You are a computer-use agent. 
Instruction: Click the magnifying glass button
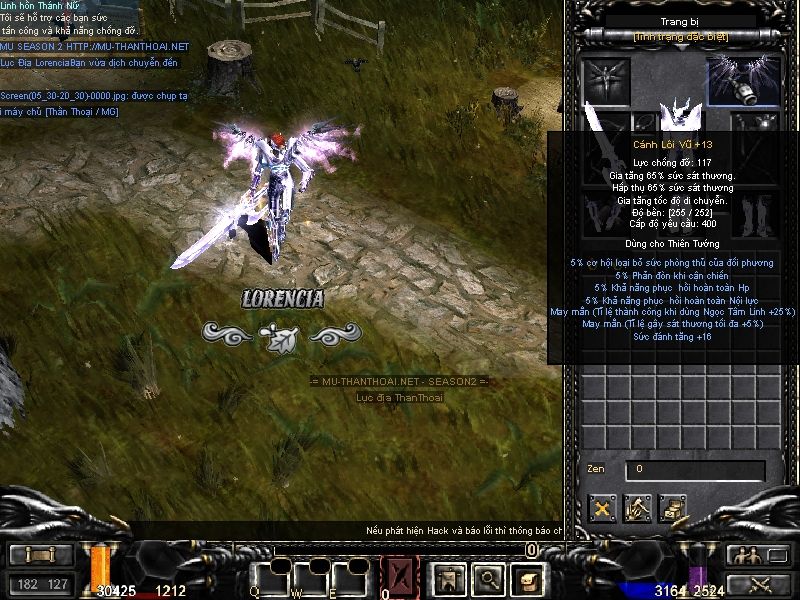487,577
